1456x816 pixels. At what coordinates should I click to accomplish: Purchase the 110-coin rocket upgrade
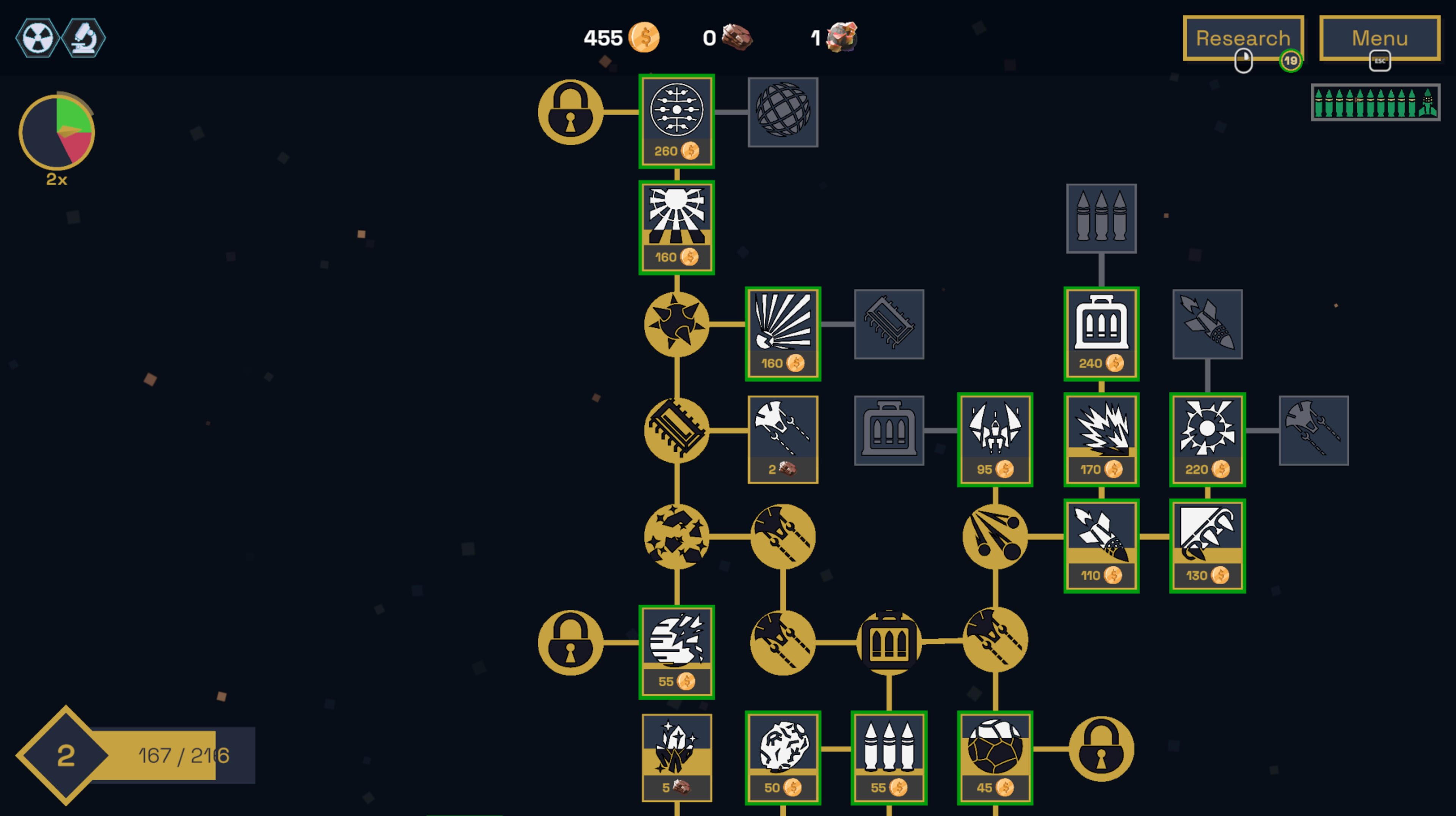click(x=1101, y=545)
